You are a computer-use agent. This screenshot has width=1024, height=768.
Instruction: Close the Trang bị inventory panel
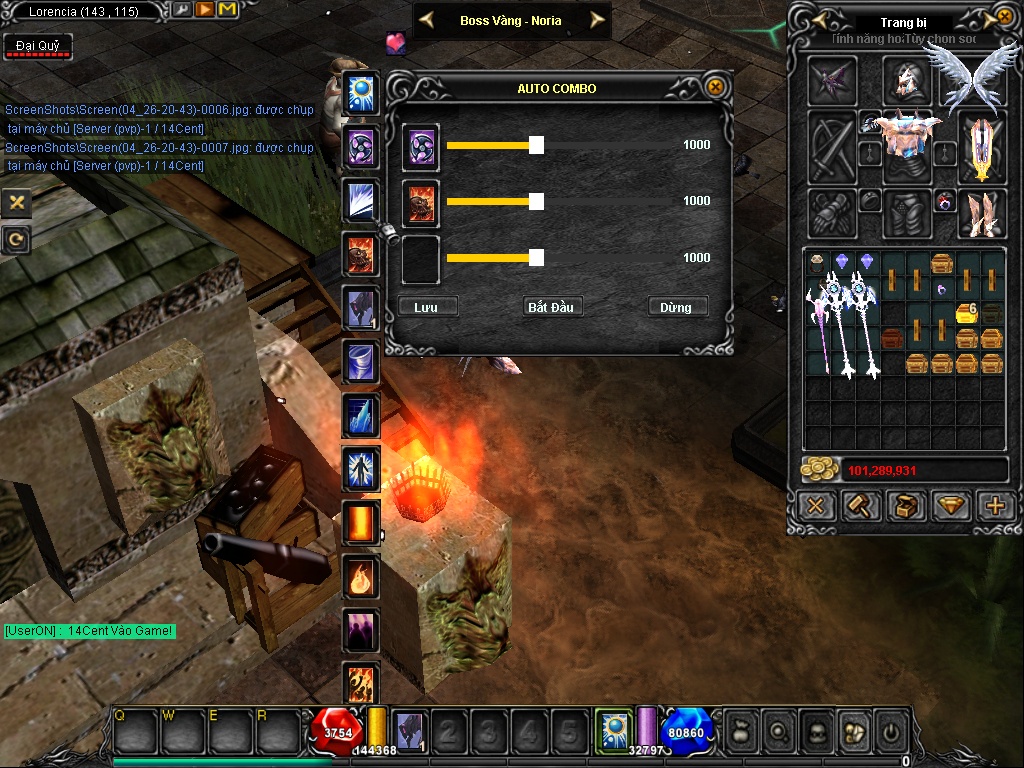(1004, 17)
